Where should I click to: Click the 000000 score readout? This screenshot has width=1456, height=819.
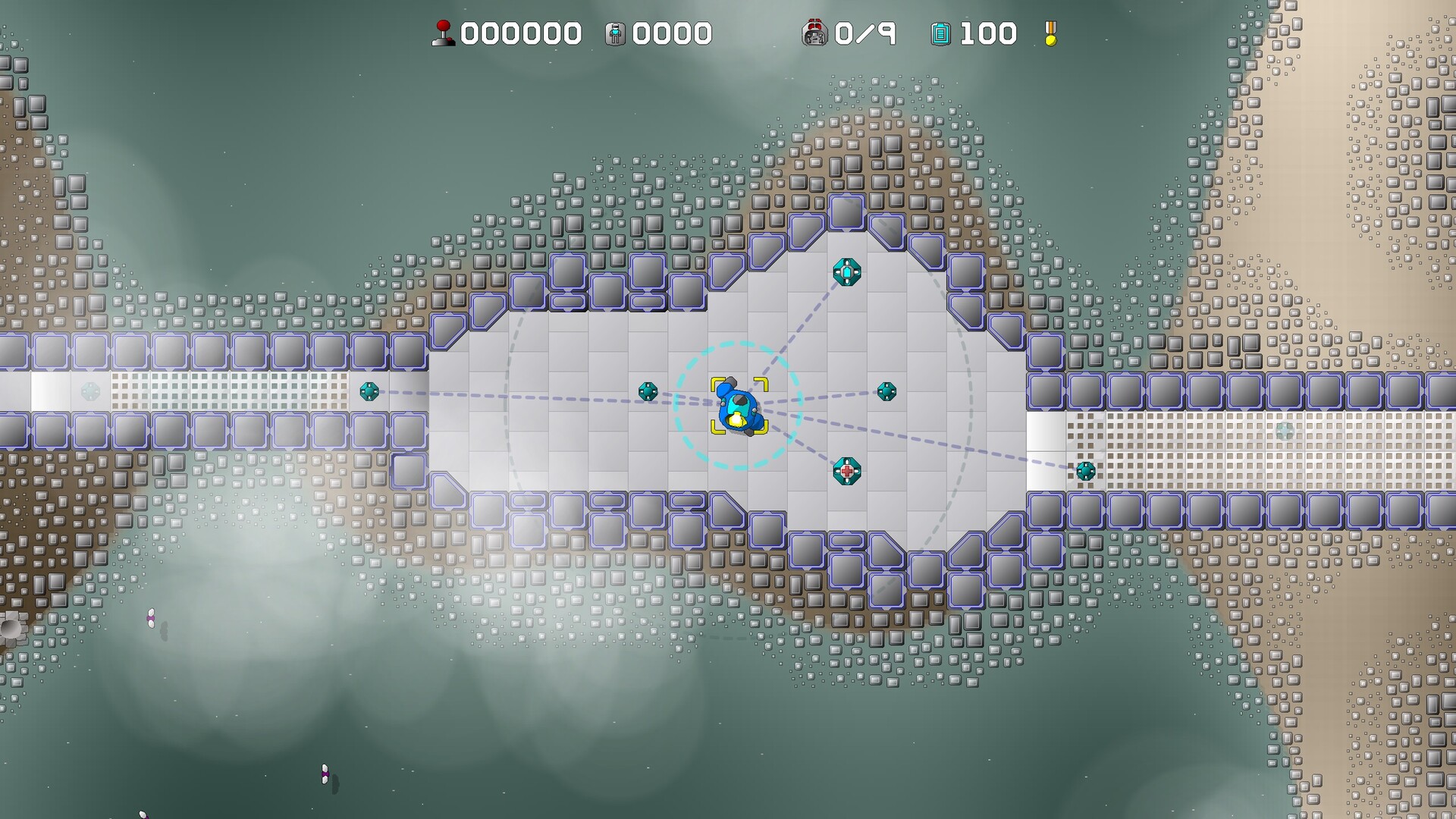pyautogui.click(x=523, y=32)
